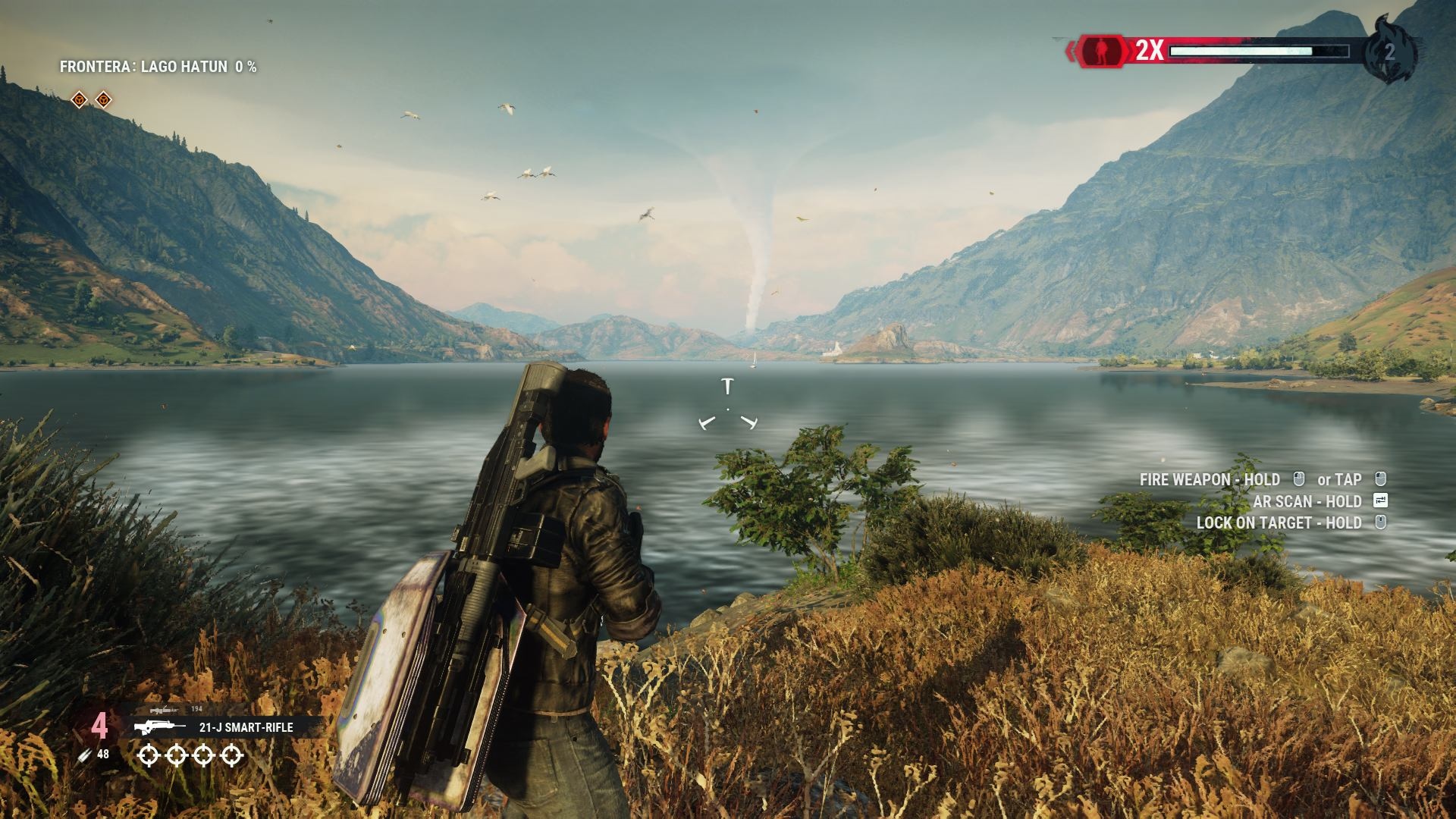
Task: Open the chaos level emblem showing 2
Action: 1389,51
